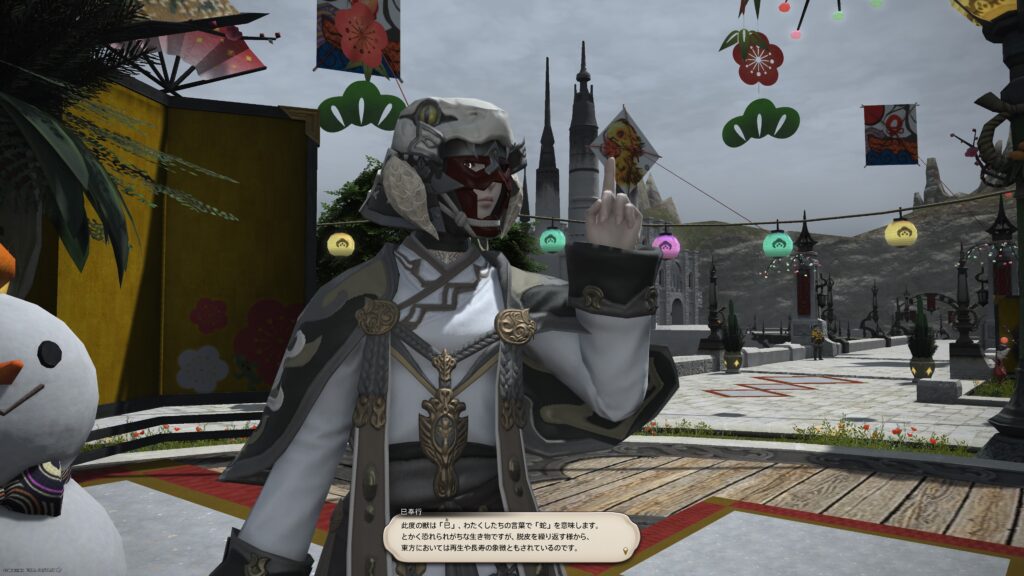Advance the 巳奉行 dialogue box
Viewport: 1024px width, 576px height.
pyautogui.click(x=505, y=536)
